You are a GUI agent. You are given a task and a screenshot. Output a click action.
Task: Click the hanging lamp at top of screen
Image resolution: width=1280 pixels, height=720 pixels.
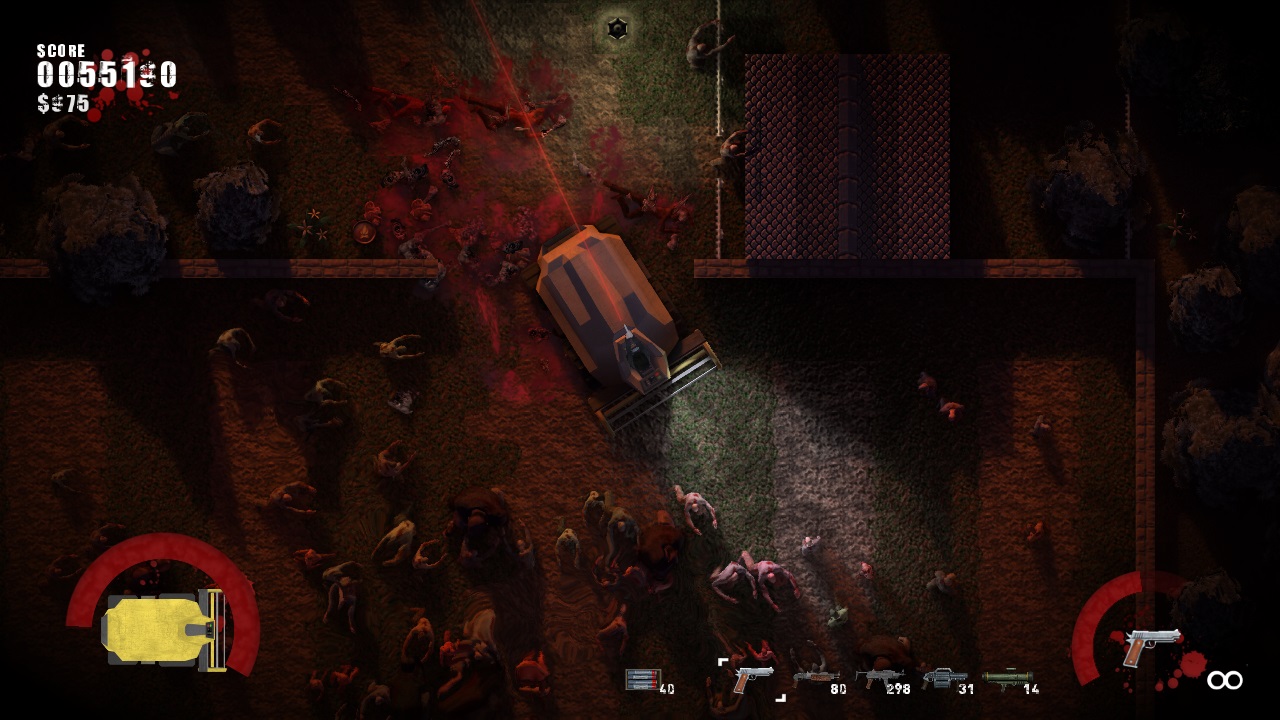click(617, 28)
